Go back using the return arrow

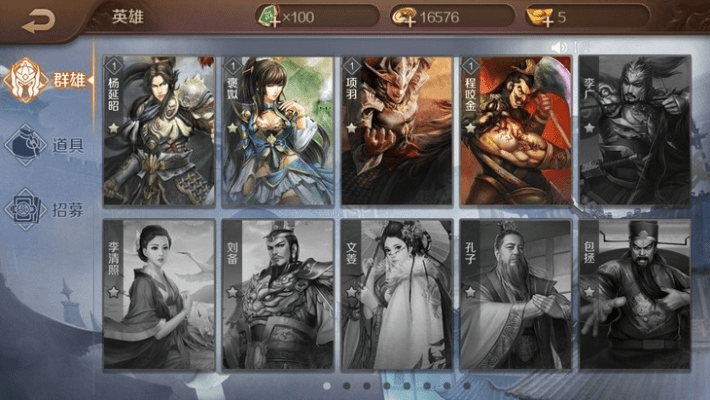tap(40, 19)
